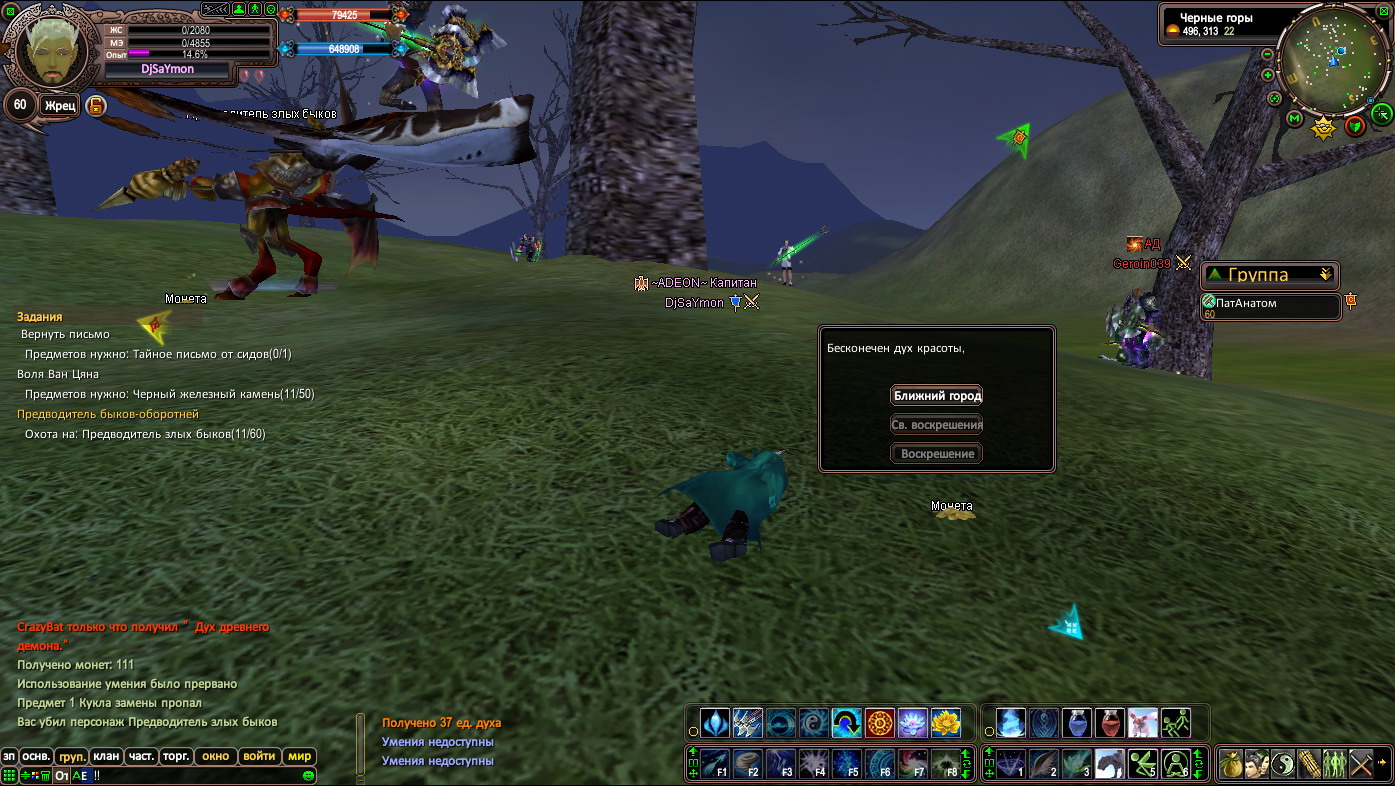Image resolution: width=1395 pixels, height=786 pixels.
Task: Zoom in the minimap with the plus button
Action: click(x=1268, y=75)
